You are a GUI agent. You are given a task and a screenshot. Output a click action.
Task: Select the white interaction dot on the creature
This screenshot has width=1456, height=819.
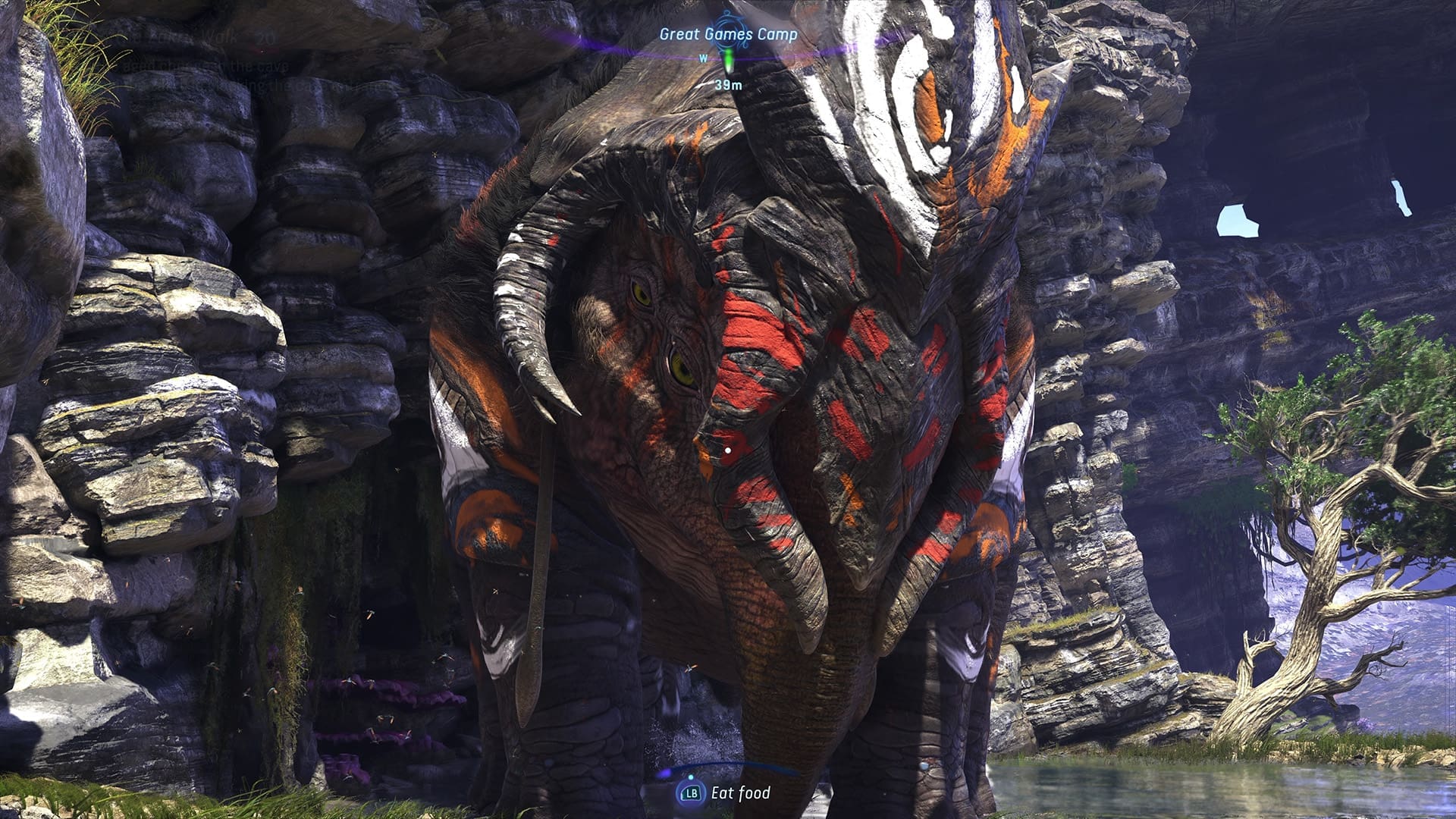[728, 450]
